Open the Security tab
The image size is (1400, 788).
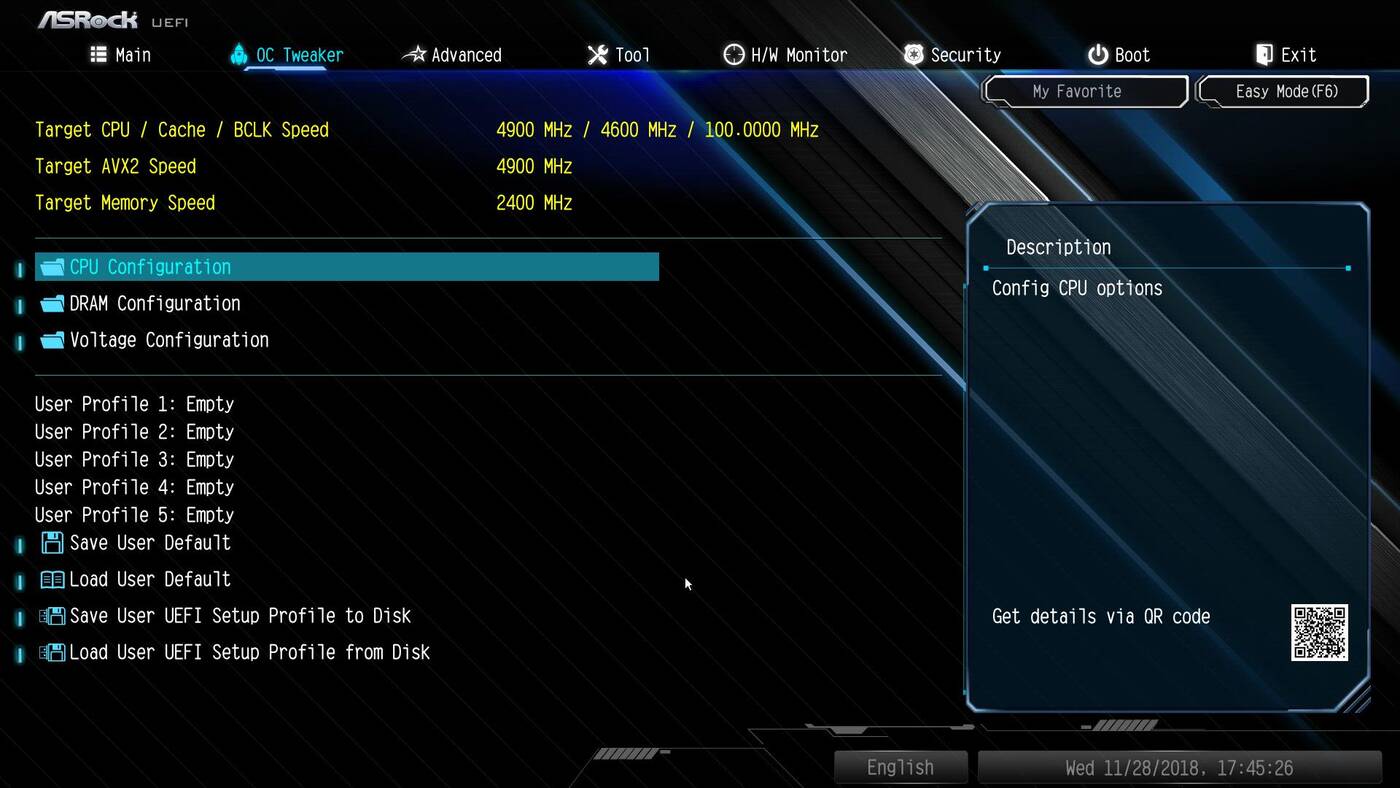pos(952,55)
